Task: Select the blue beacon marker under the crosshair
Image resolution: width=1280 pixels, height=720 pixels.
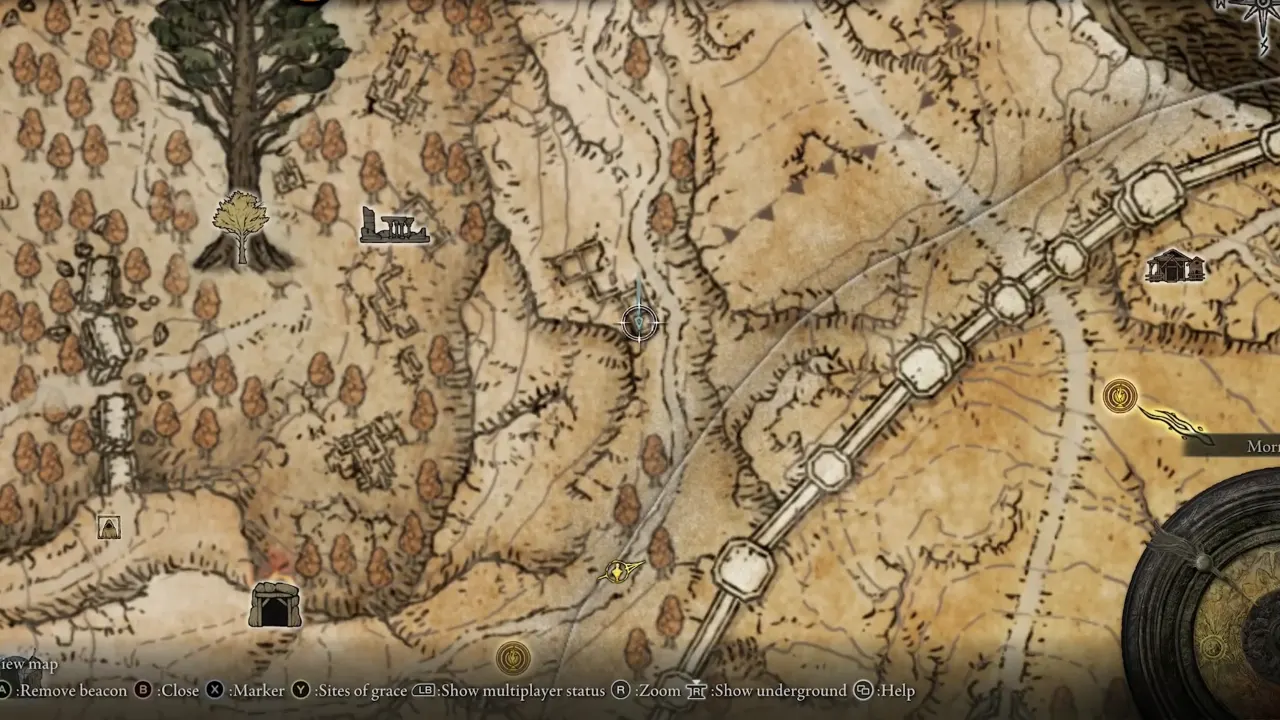Action: pos(640,320)
